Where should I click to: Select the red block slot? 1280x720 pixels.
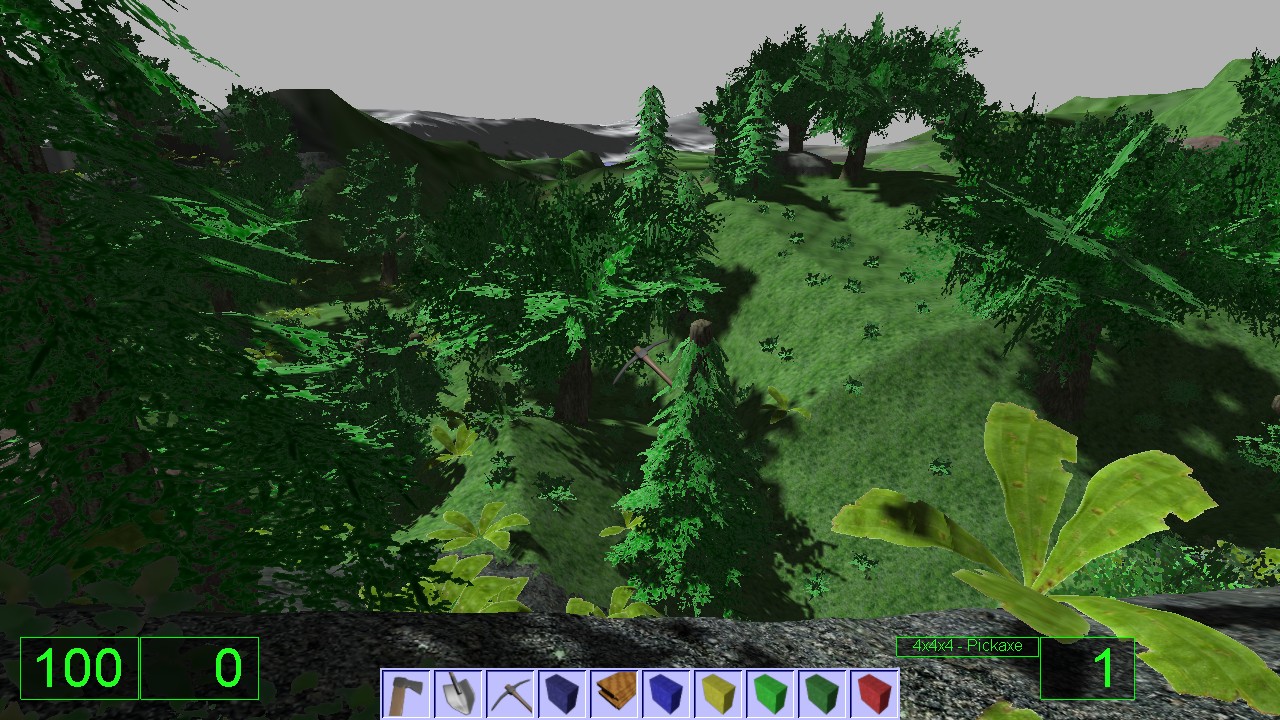(x=873, y=694)
